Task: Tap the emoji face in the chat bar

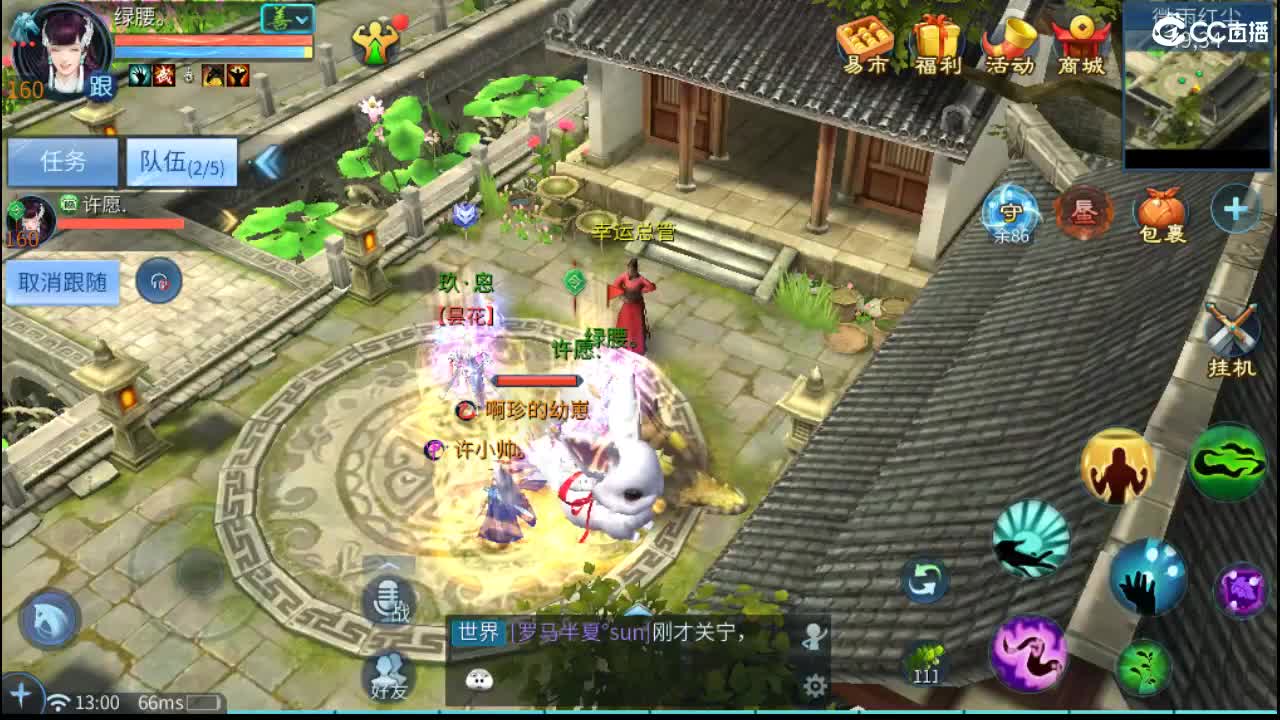Action: tap(477, 678)
